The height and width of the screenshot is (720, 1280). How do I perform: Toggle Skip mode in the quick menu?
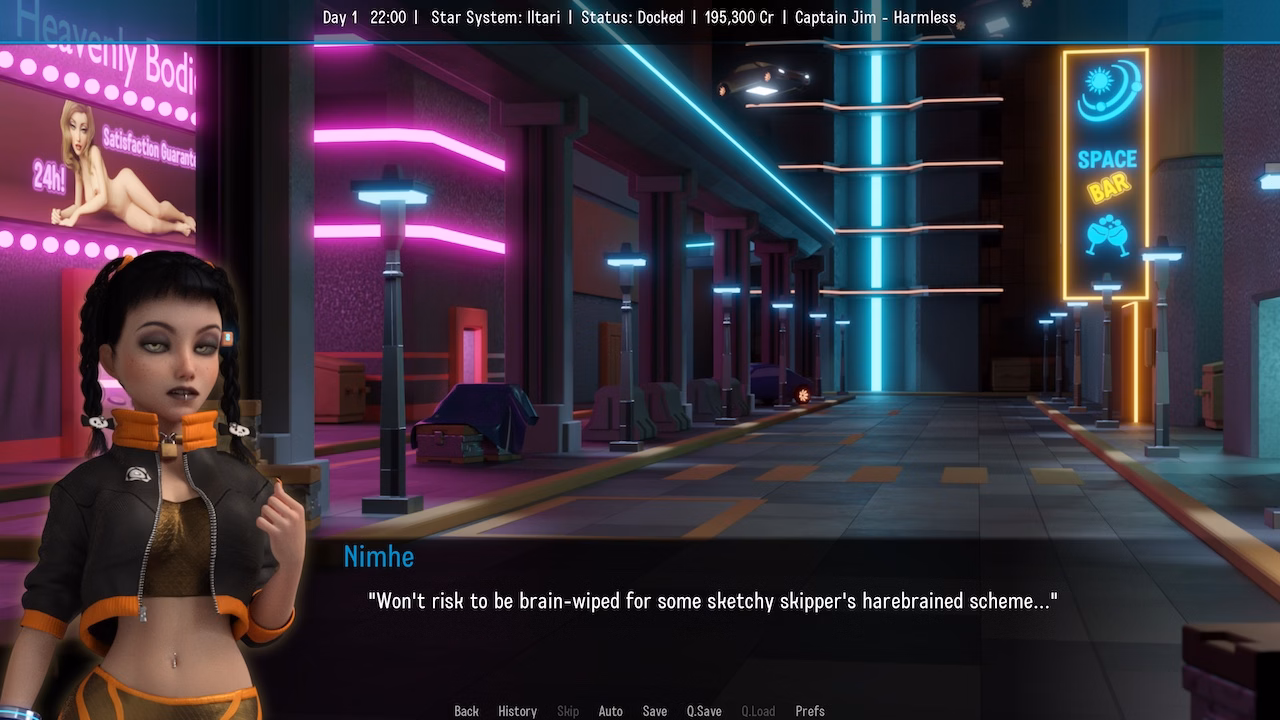[568, 710]
